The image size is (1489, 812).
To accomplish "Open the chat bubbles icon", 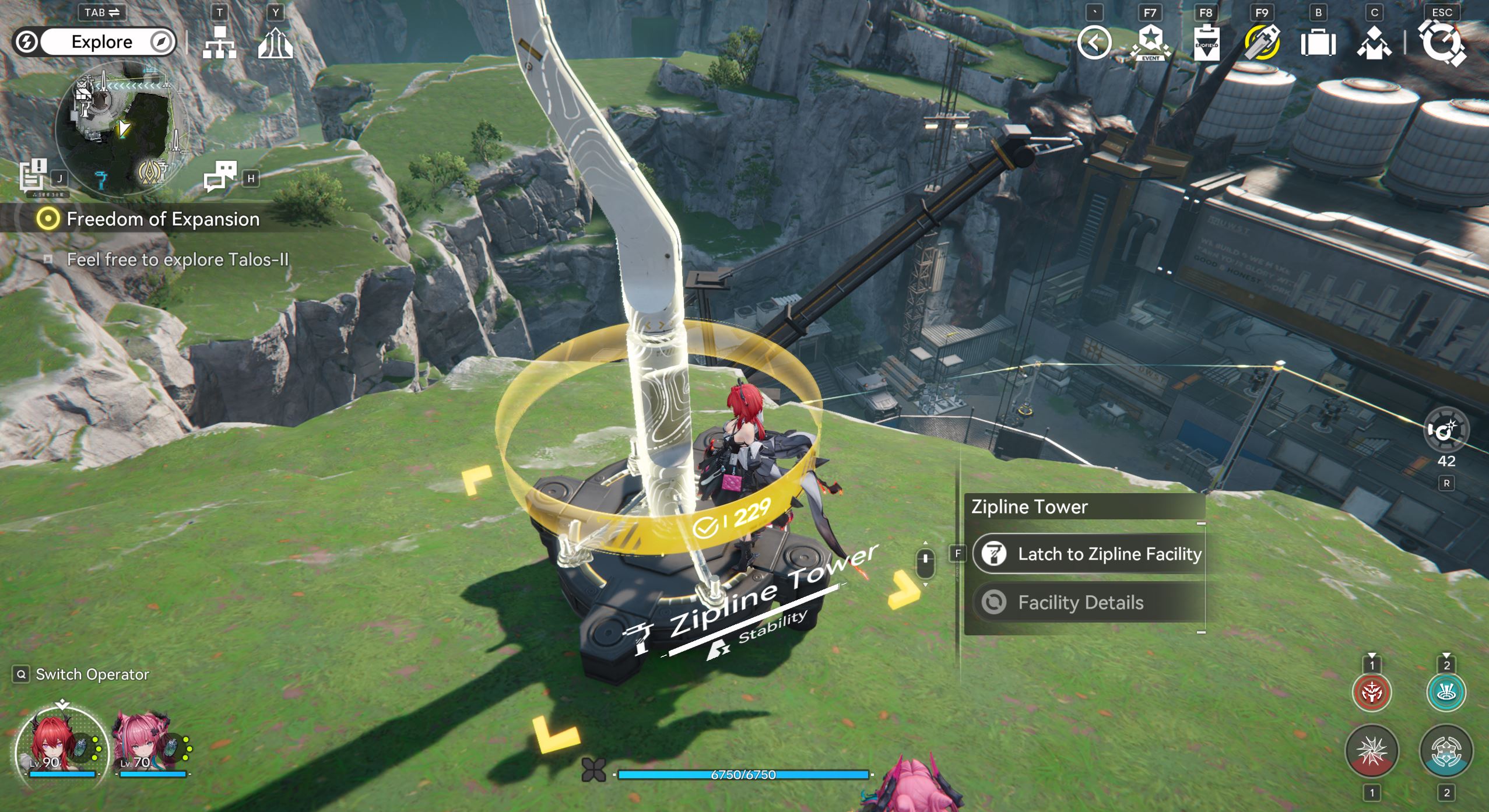I will (x=220, y=176).
